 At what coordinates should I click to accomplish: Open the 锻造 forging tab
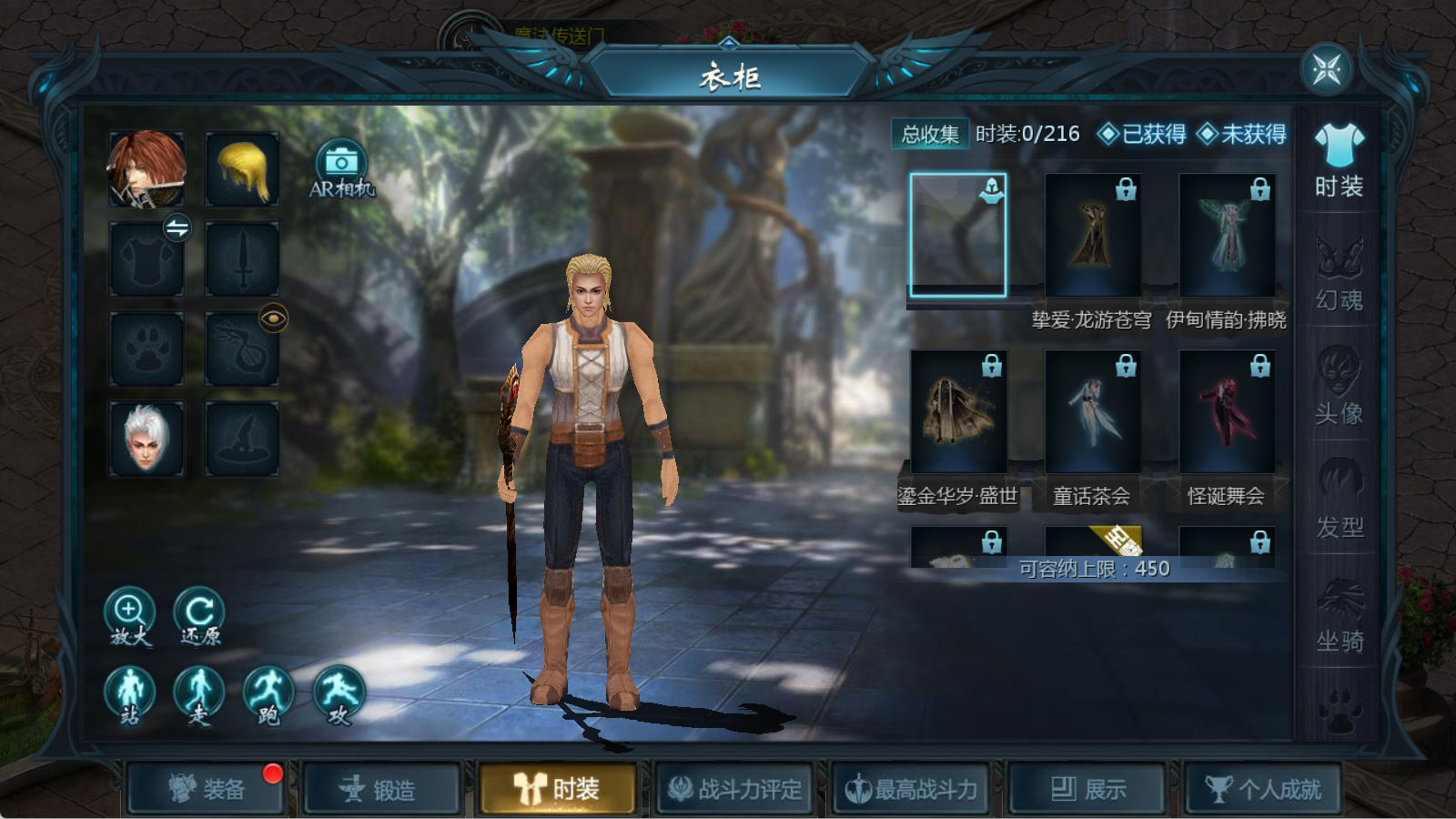point(381,788)
